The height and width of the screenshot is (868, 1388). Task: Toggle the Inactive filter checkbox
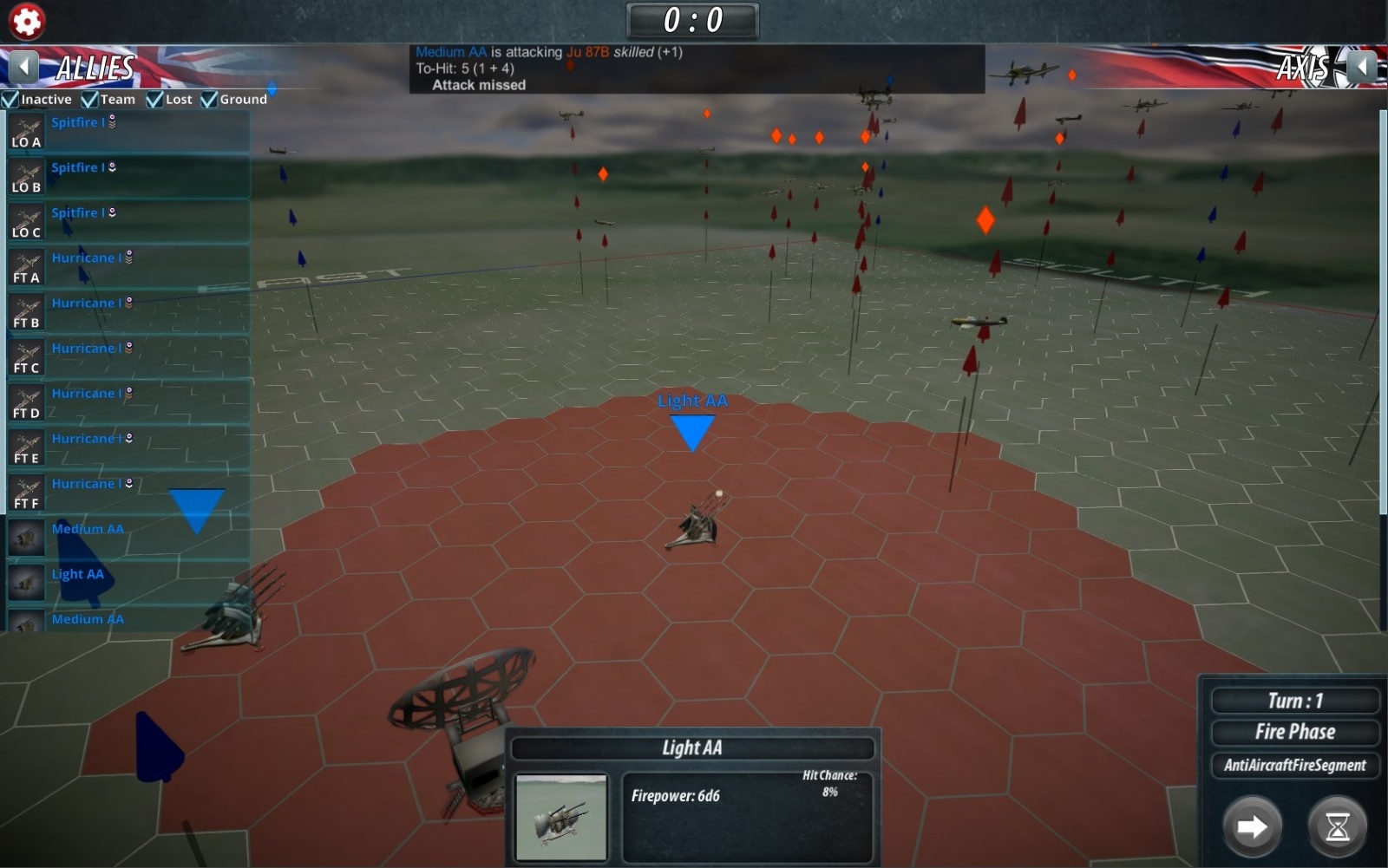[x=11, y=100]
